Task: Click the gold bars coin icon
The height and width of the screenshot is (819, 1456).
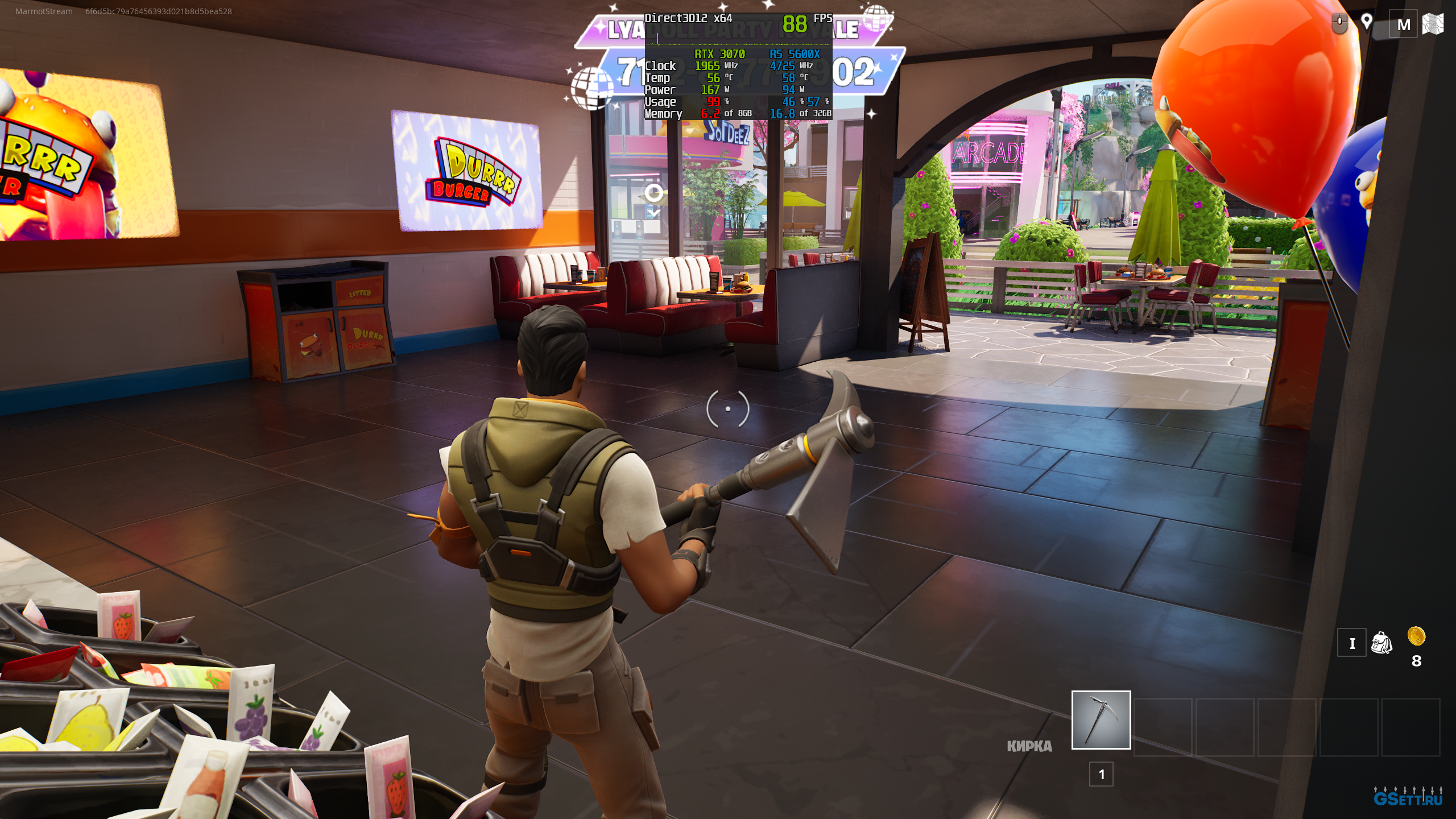Action: pos(1416,636)
